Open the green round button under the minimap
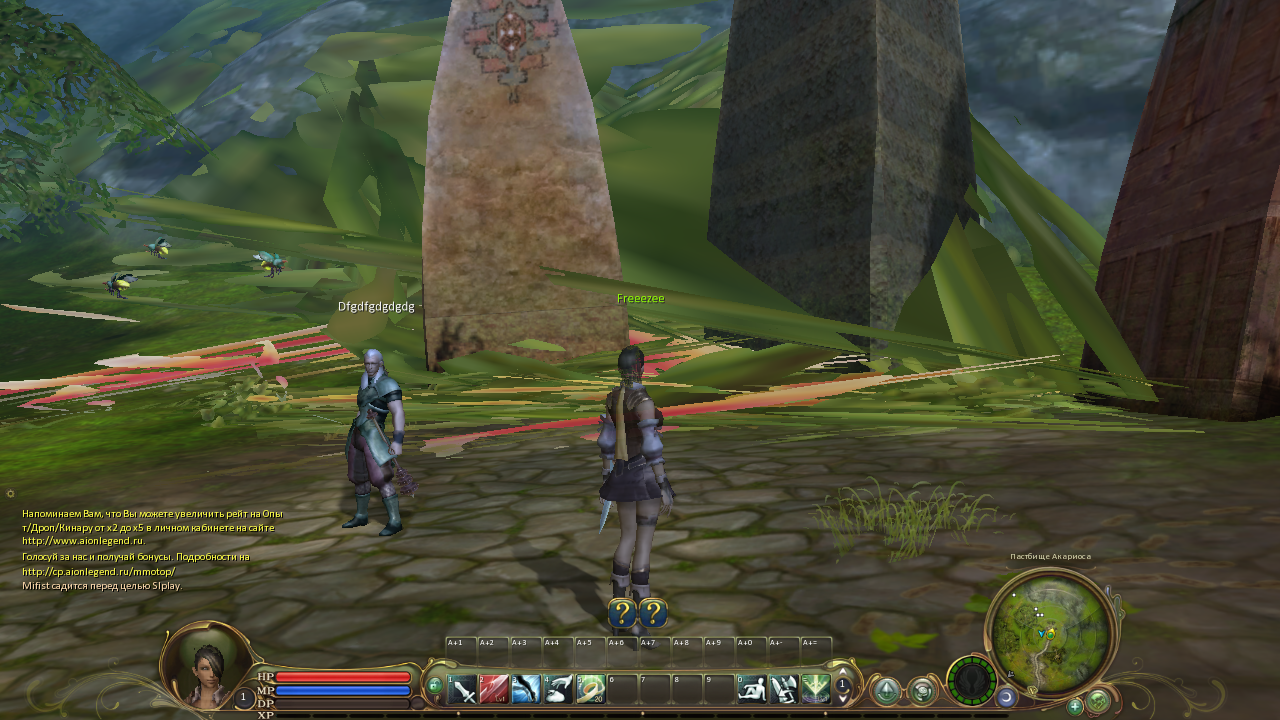This screenshot has height=720, width=1280. click(1098, 701)
